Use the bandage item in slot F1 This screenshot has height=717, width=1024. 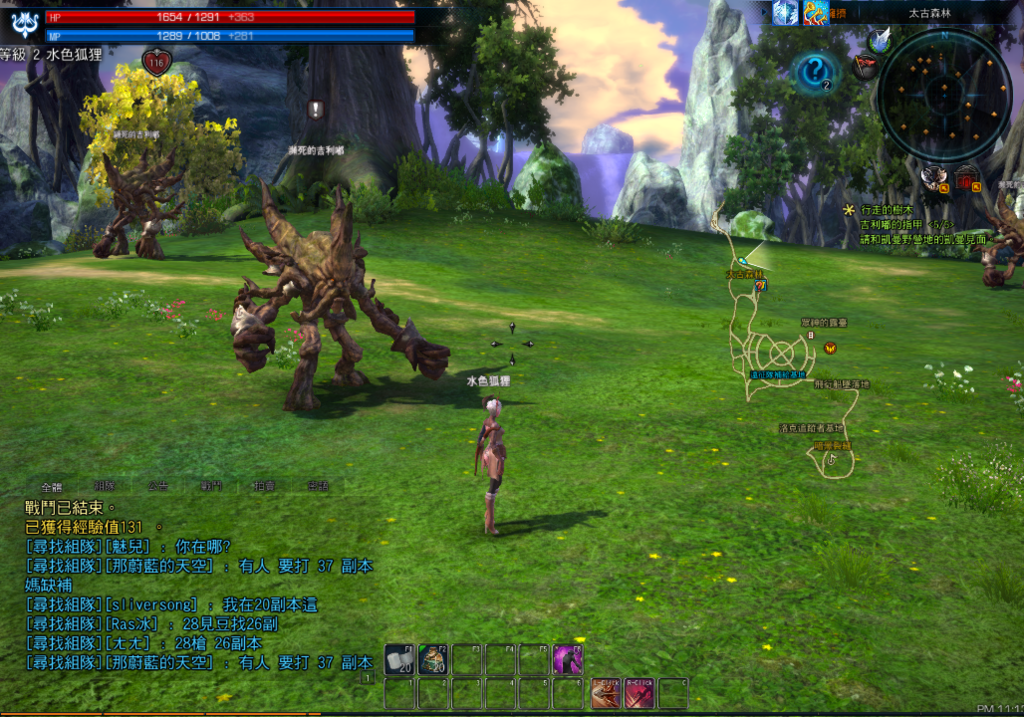click(399, 659)
